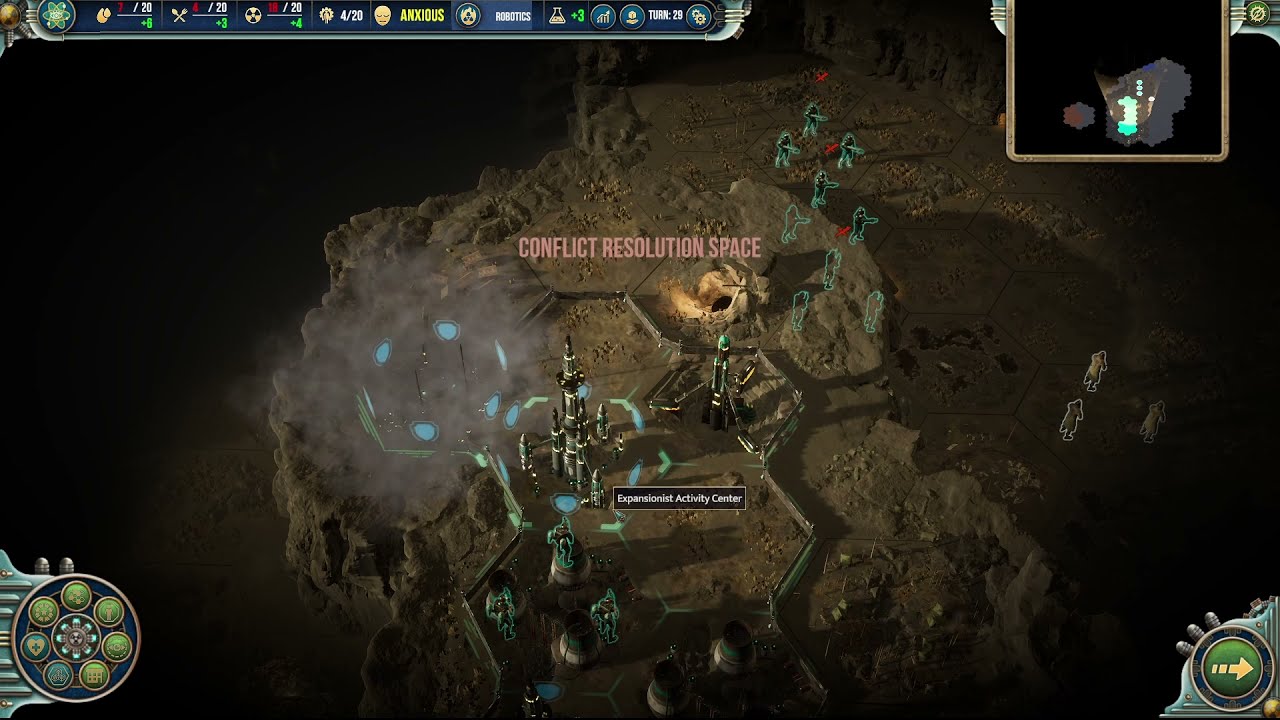Choose the person octagon icon on wheel

(x=108, y=611)
